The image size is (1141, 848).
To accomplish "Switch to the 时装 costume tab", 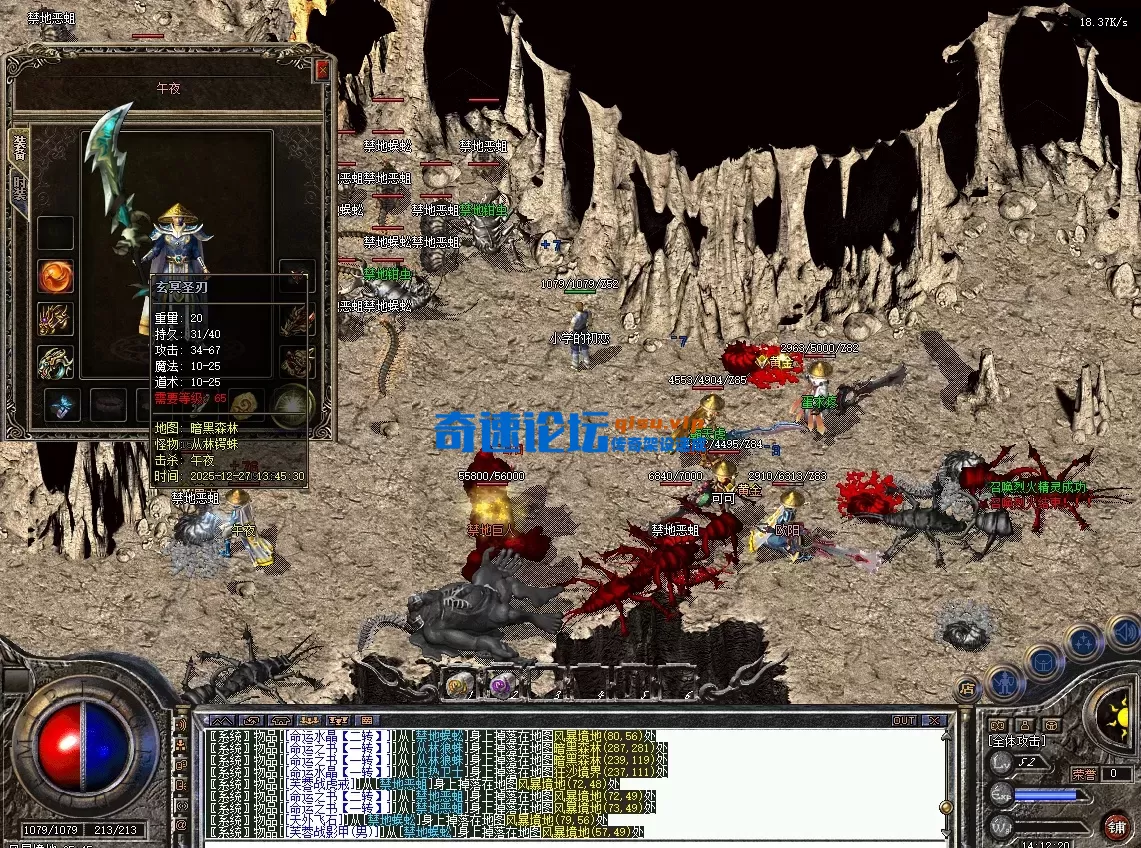I will (19, 191).
